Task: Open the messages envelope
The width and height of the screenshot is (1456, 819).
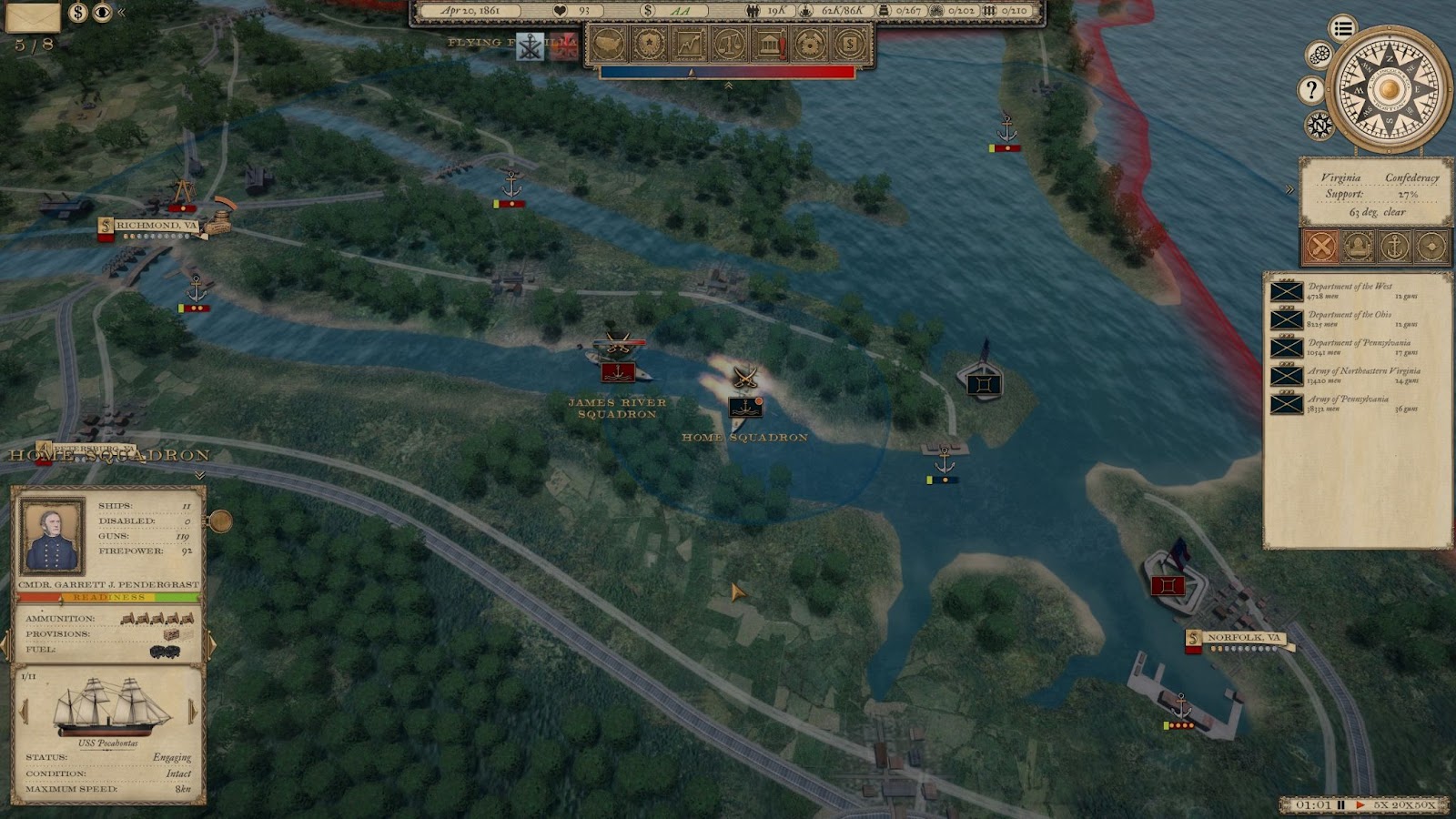Action: (x=33, y=16)
